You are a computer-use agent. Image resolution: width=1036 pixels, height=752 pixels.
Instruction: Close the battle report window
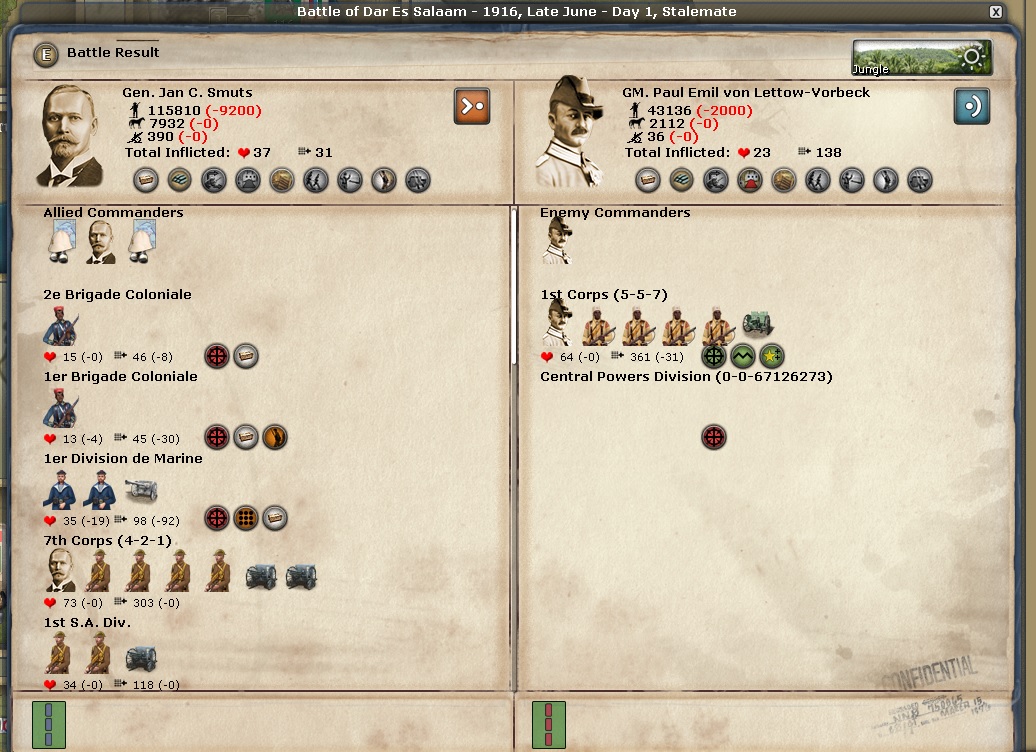tap(995, 12)
